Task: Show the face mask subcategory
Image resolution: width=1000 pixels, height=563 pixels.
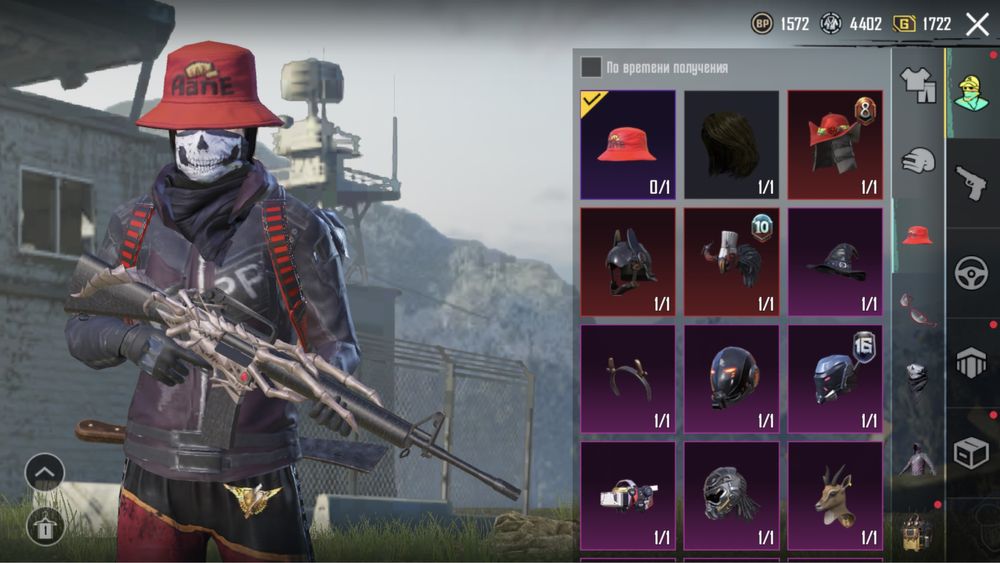Action: [x=917, y=378]
